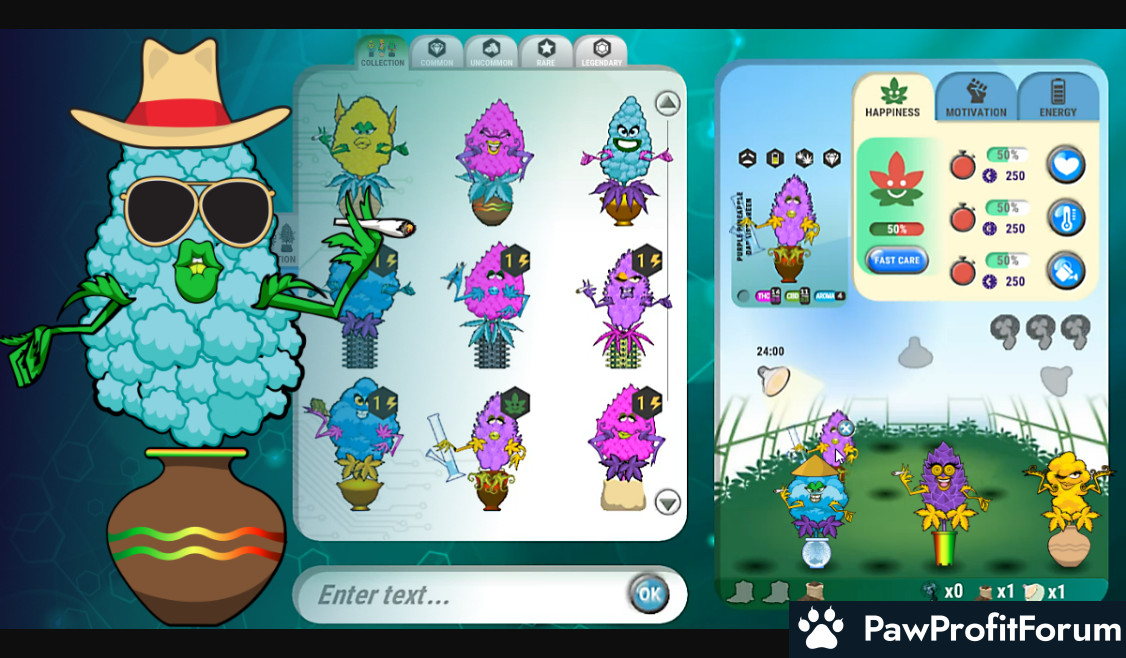This screenshot has width=1126, height=658.
Task: Switch to the Legendary tab
Action: 601,53
